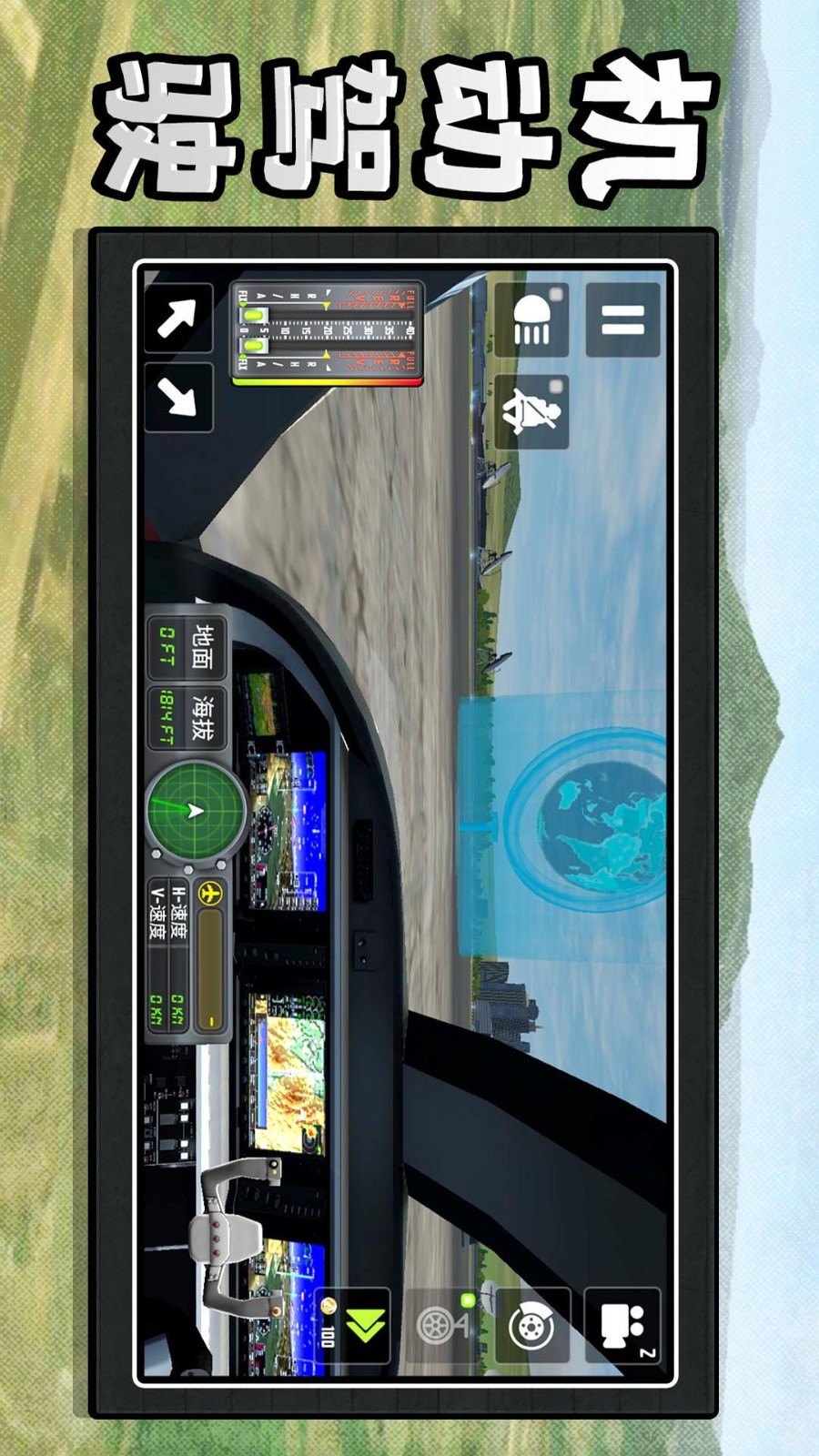The image size is (819, 1456).
Task: Click the green radar minimap
Action: [x=196, y=811]
